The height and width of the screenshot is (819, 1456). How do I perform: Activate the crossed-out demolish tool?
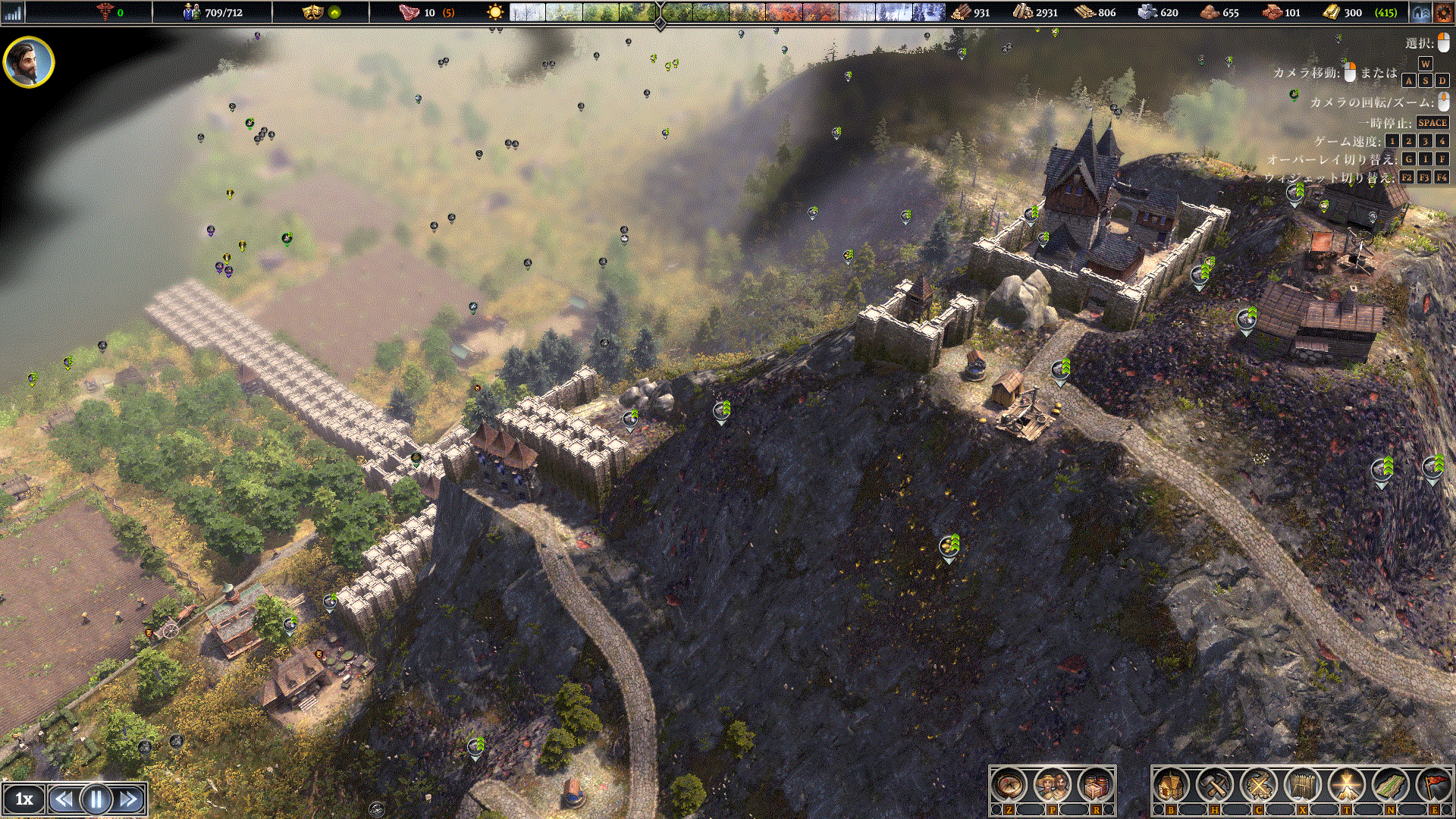pyautogui.click(x=1259, y=786)
